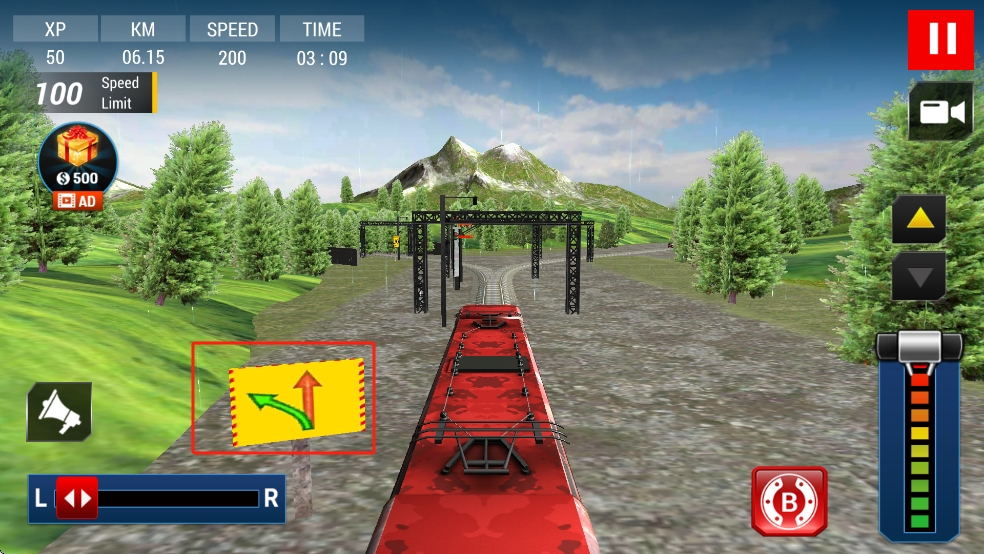Viewport: 984px width, 554px height.
Task: Tap the yellow track direction sign
Action: 297,398
